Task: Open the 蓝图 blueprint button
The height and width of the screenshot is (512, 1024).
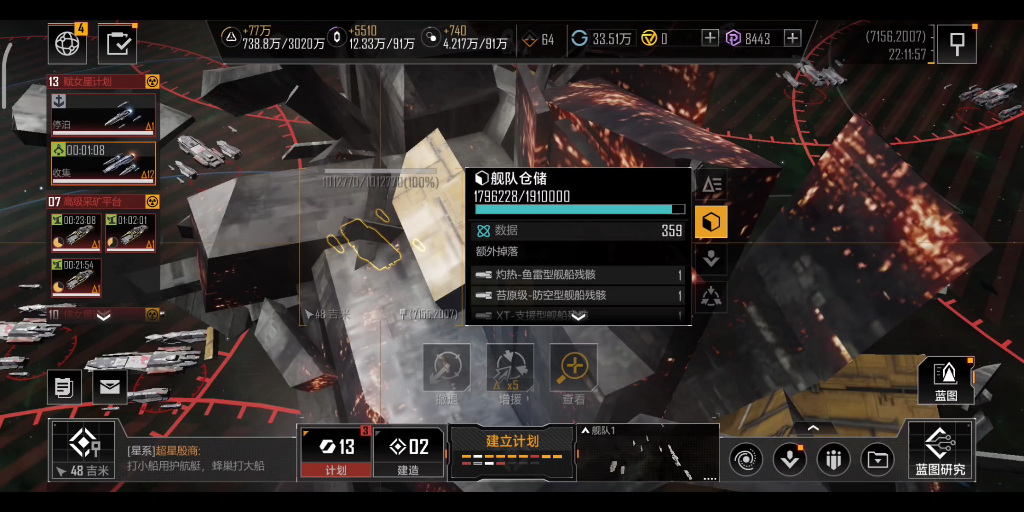Action: pos(945,380)
